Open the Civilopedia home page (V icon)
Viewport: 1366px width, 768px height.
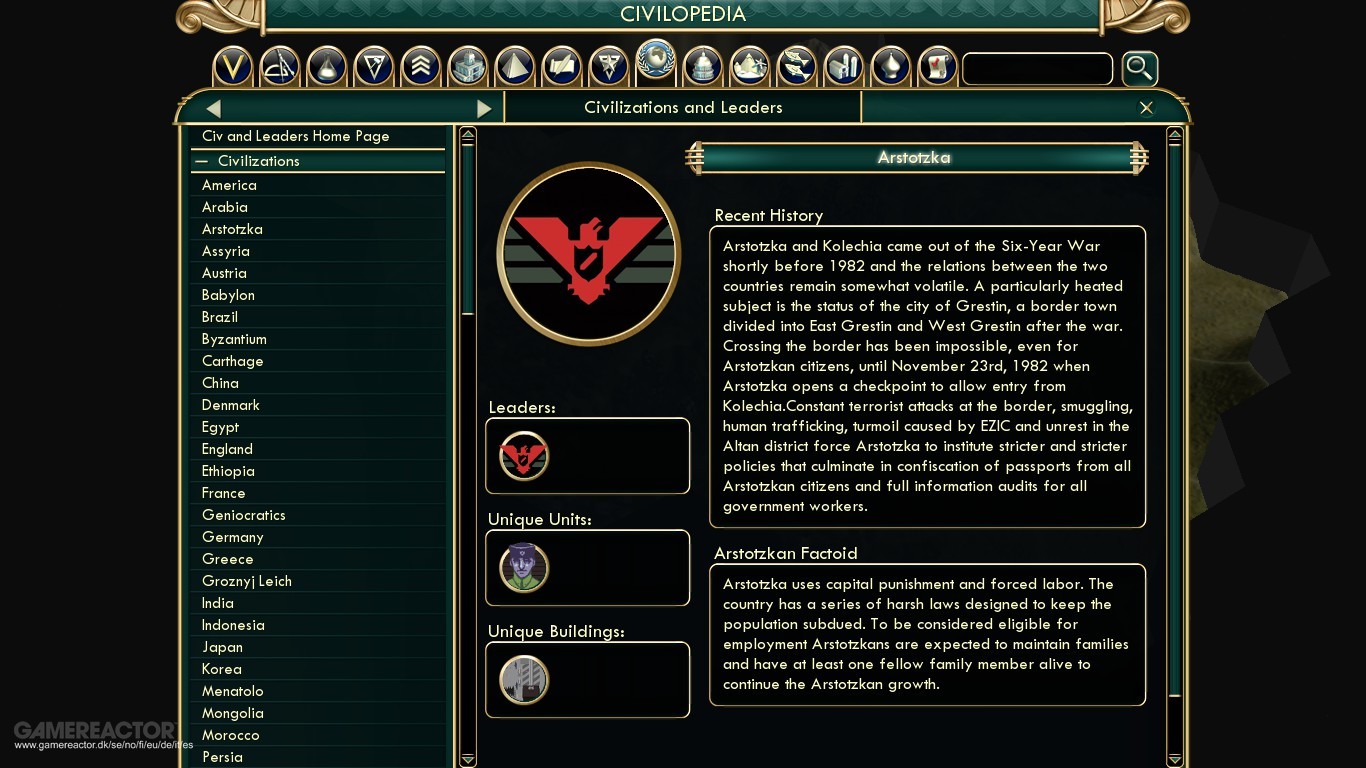pyautogui.click(x=233, y=67)
